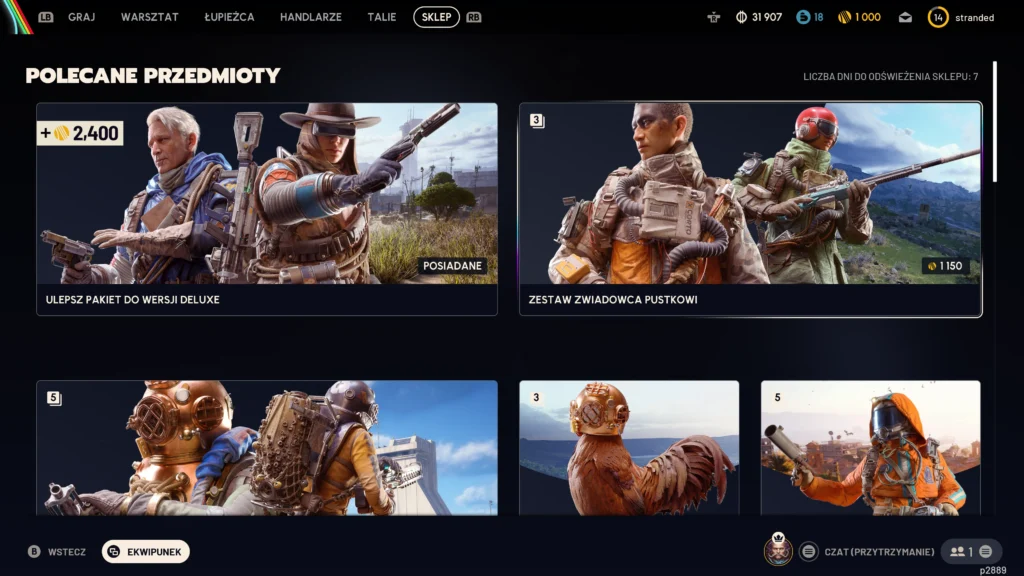Image resolution: width=1024 pixels, height=576 pixels.
Task: Open the TALIE tab
Action: coord(382,17)
